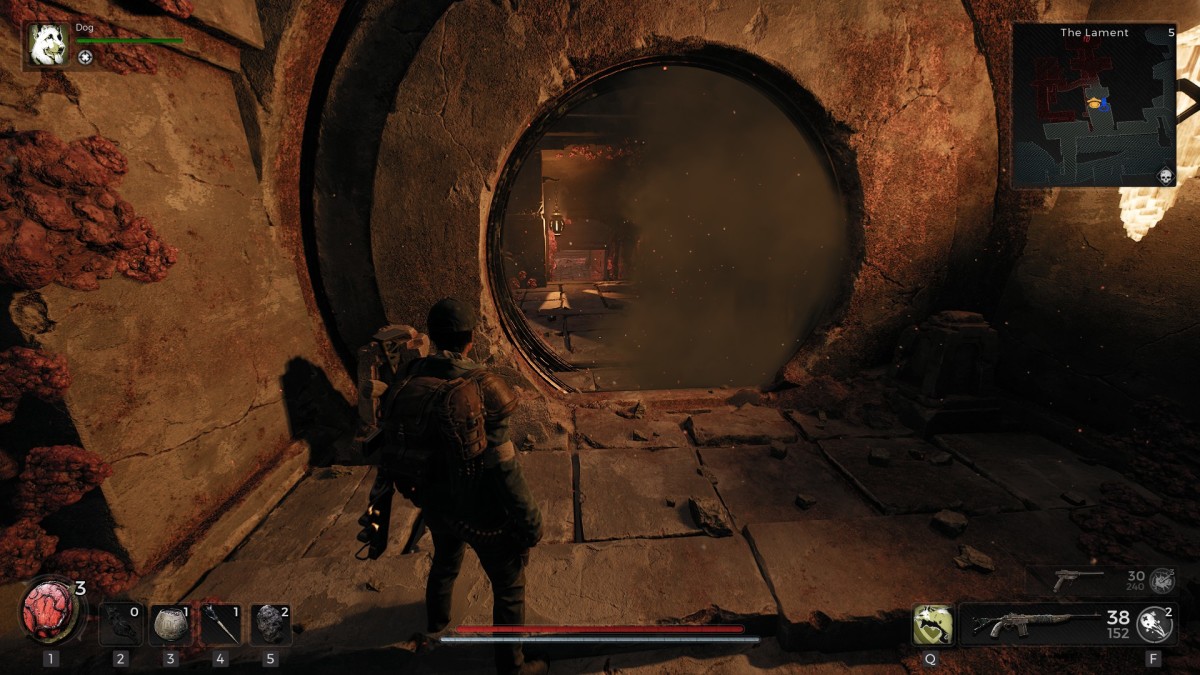Select the black rock consumable slot
This screenshot has height=675, width=1200.
coord(270,624)
